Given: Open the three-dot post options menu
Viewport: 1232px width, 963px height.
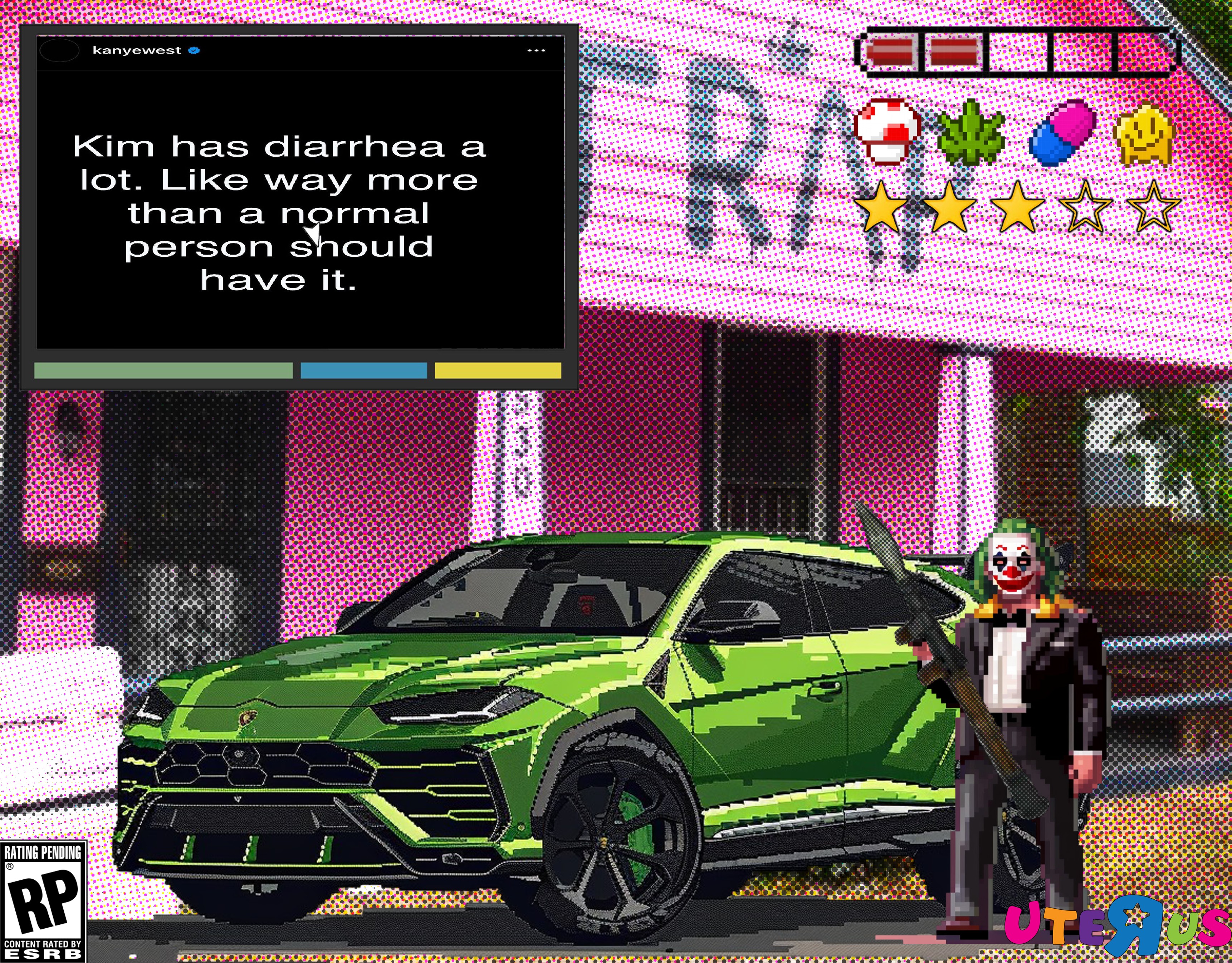Looking at the screenshot, I should pyautogui.click(x=536, y=51).
